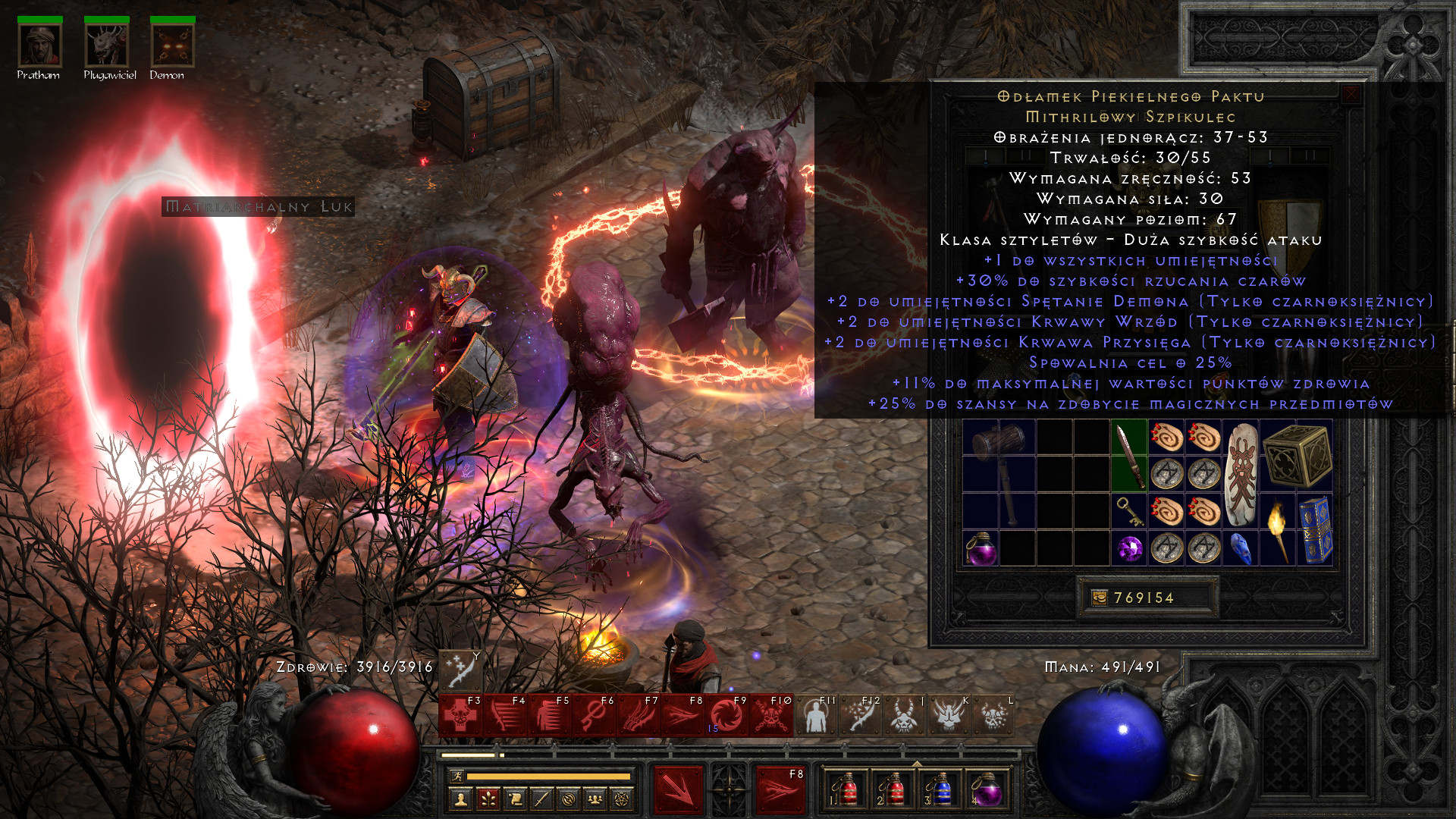Select the burning torch item
This screenshot has width=1456, height=819.
1279,530
